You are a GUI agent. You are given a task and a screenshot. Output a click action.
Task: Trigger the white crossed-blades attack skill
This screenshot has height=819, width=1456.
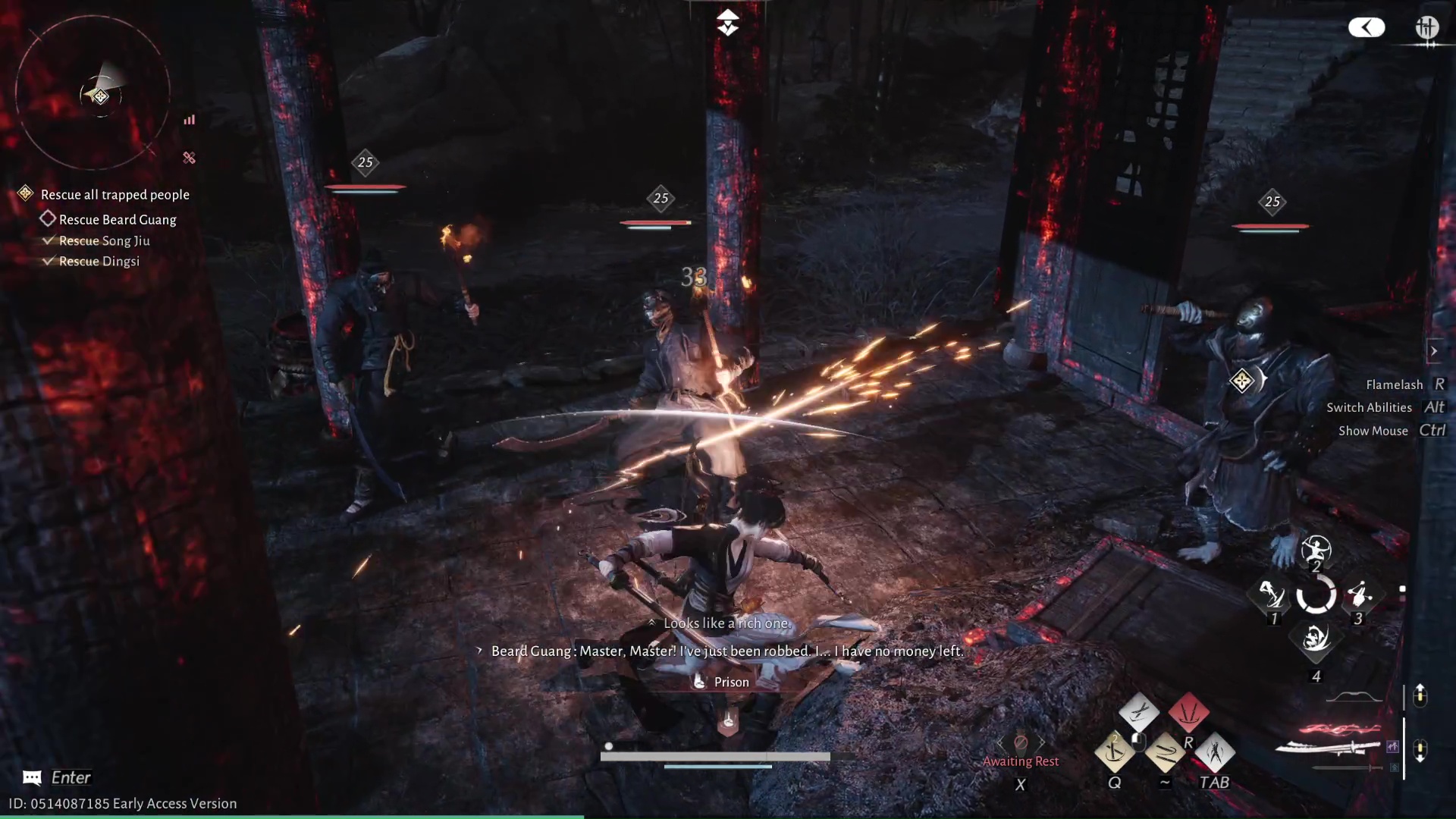click(1138, 712)
